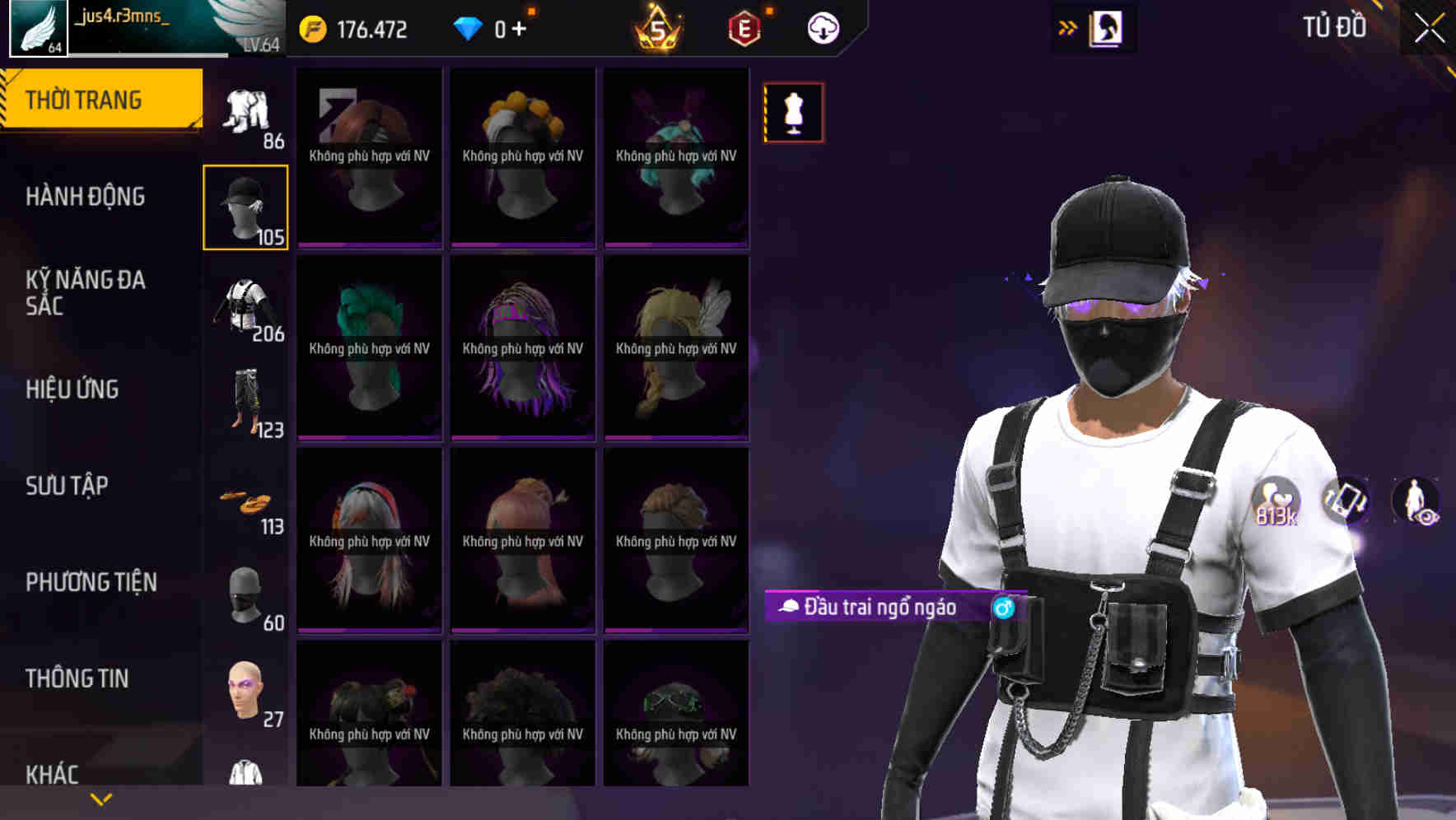Click the 176.472 gold balance
The height and width of the screenshot is (820, 1456).
pyautogui.click(x=365, y=27)
